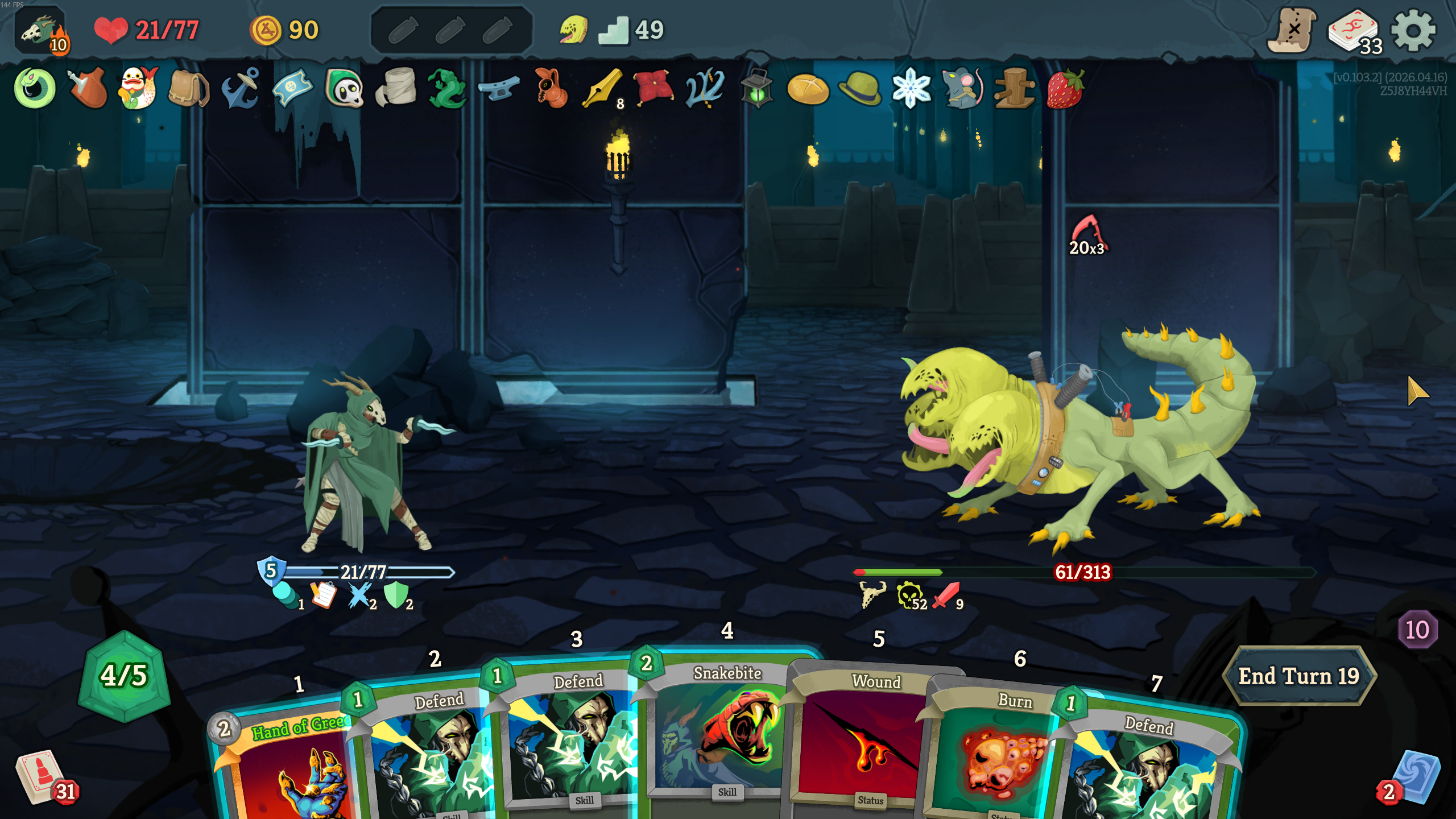The image size is (1456, 819).
Task: Inspect the strawberry relic
Action: tap(1065, 89)
